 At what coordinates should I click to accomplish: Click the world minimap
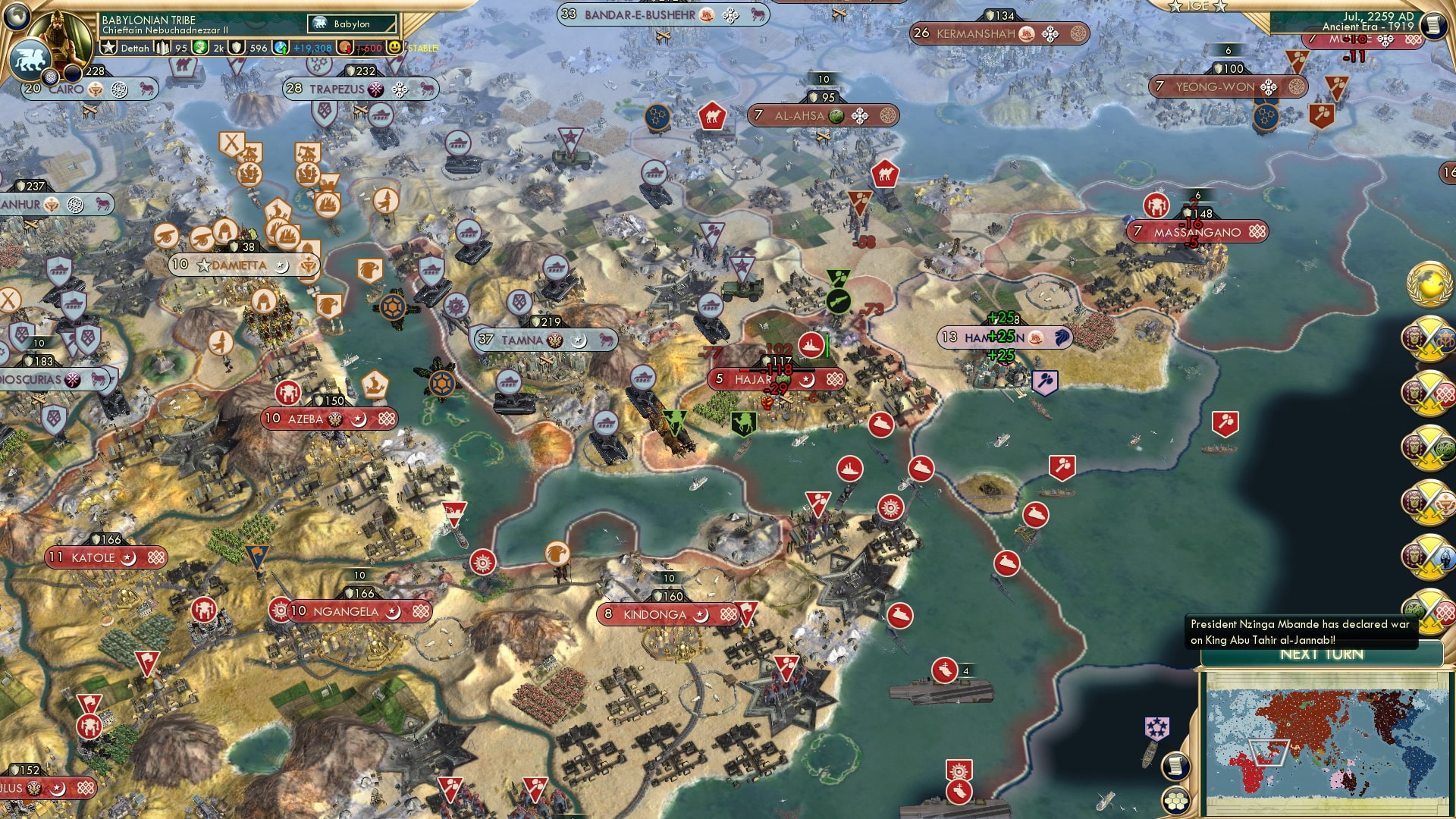point(1327,743)
